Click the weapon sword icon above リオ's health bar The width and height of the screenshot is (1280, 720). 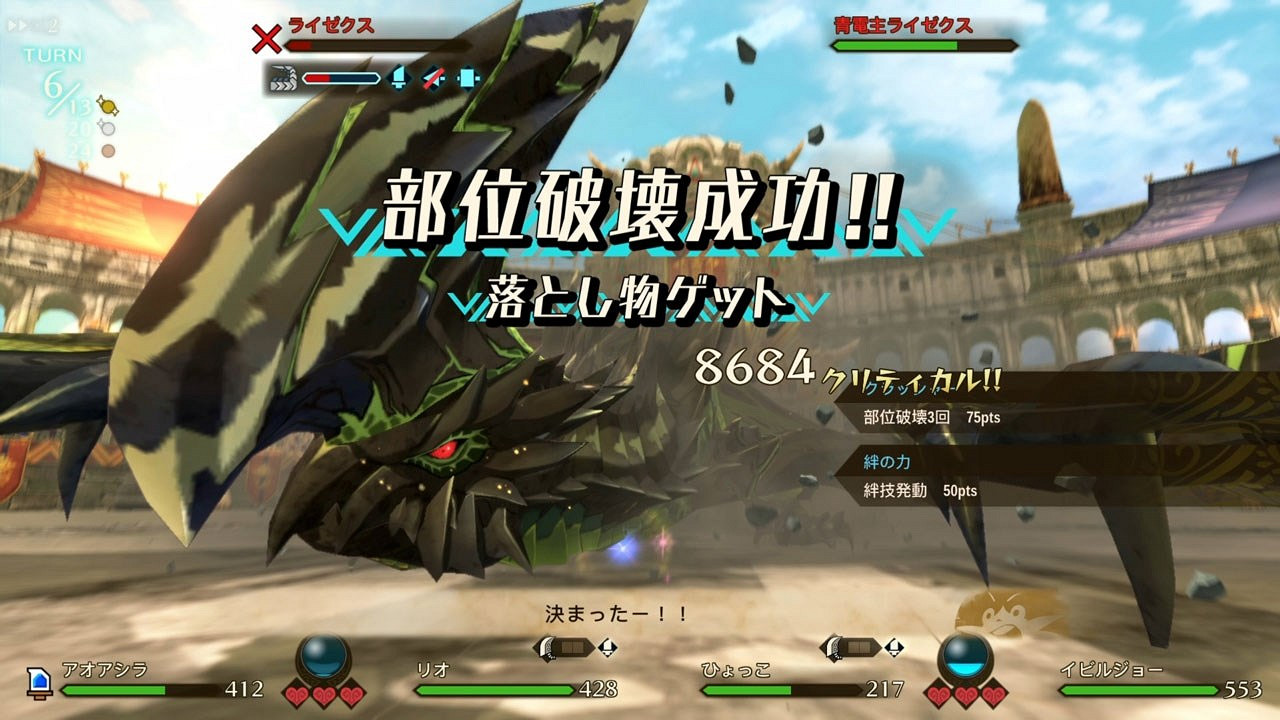pos(547,650)
